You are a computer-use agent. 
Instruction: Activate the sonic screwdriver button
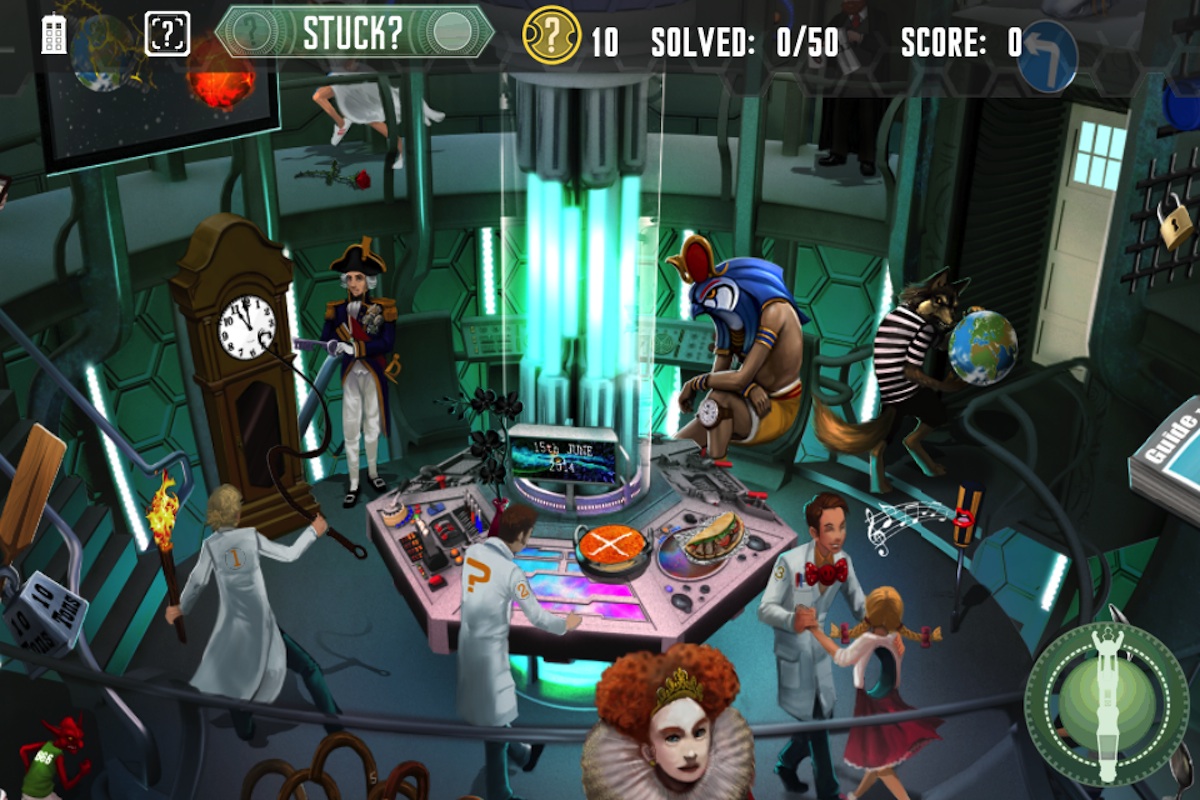coord(1107,697)
